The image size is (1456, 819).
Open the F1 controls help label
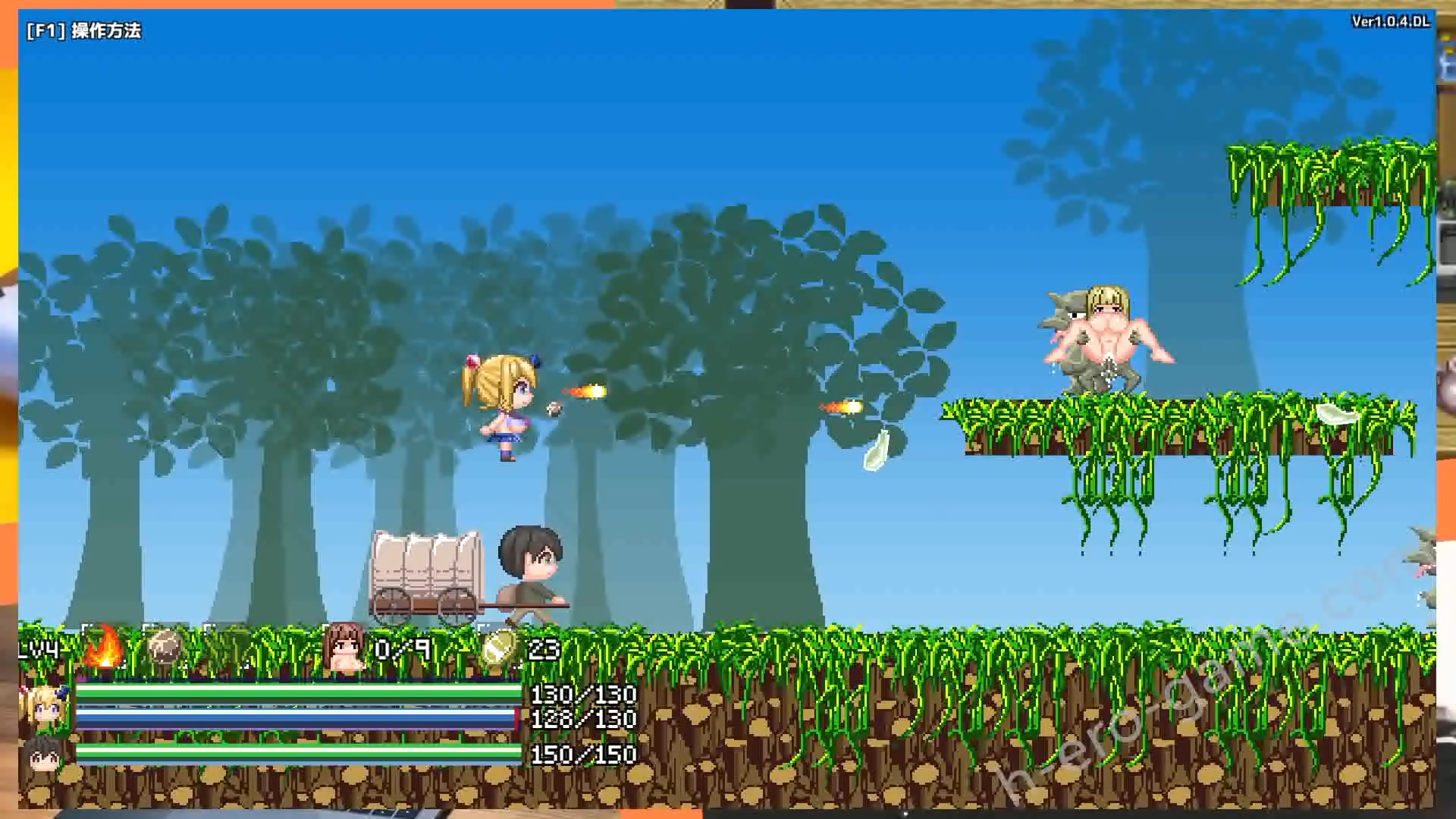(83, 30)
